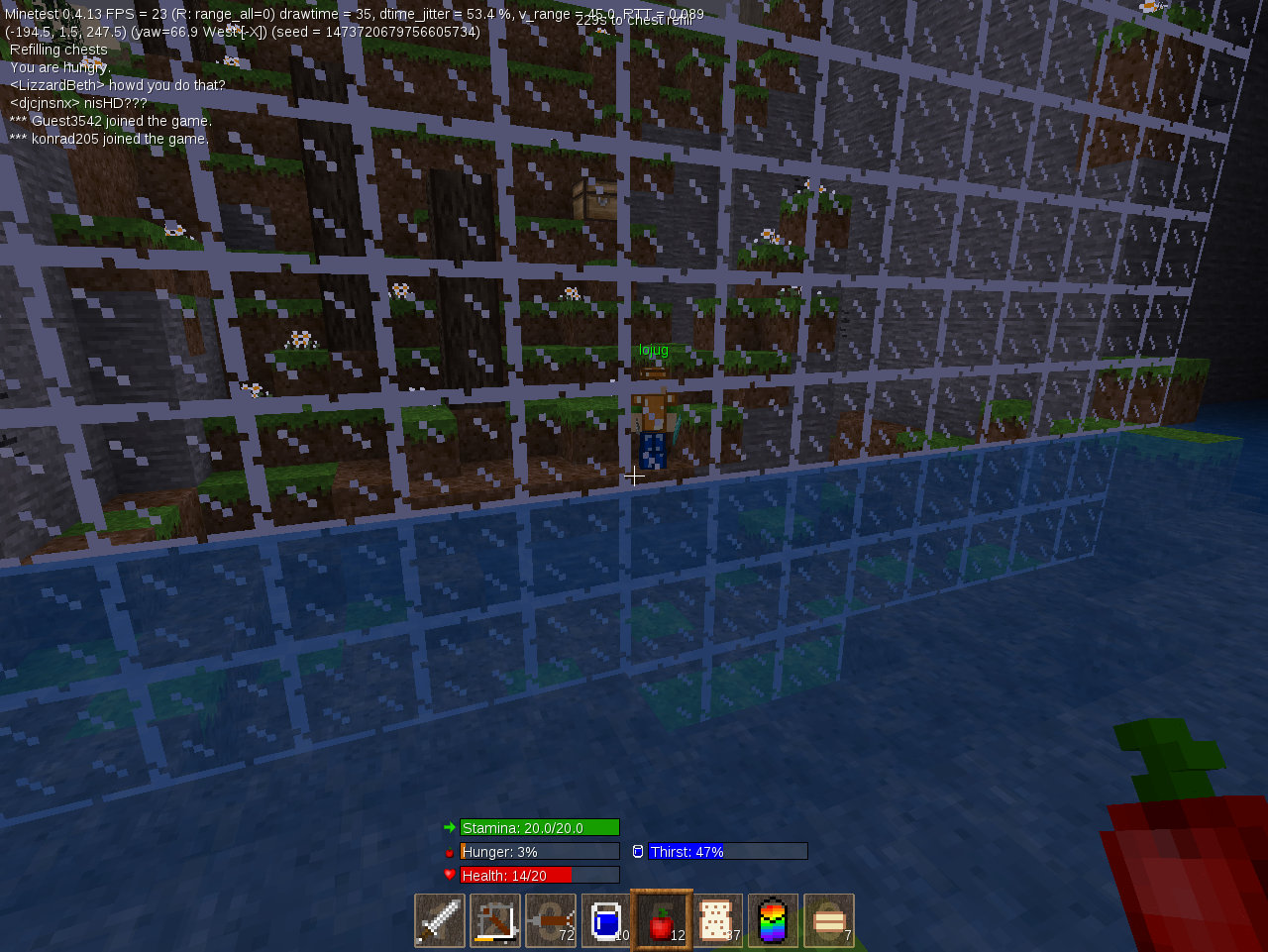Select the bow tool slot
The height and width of the screenshot is (952, 1268).
pos(494,920)
